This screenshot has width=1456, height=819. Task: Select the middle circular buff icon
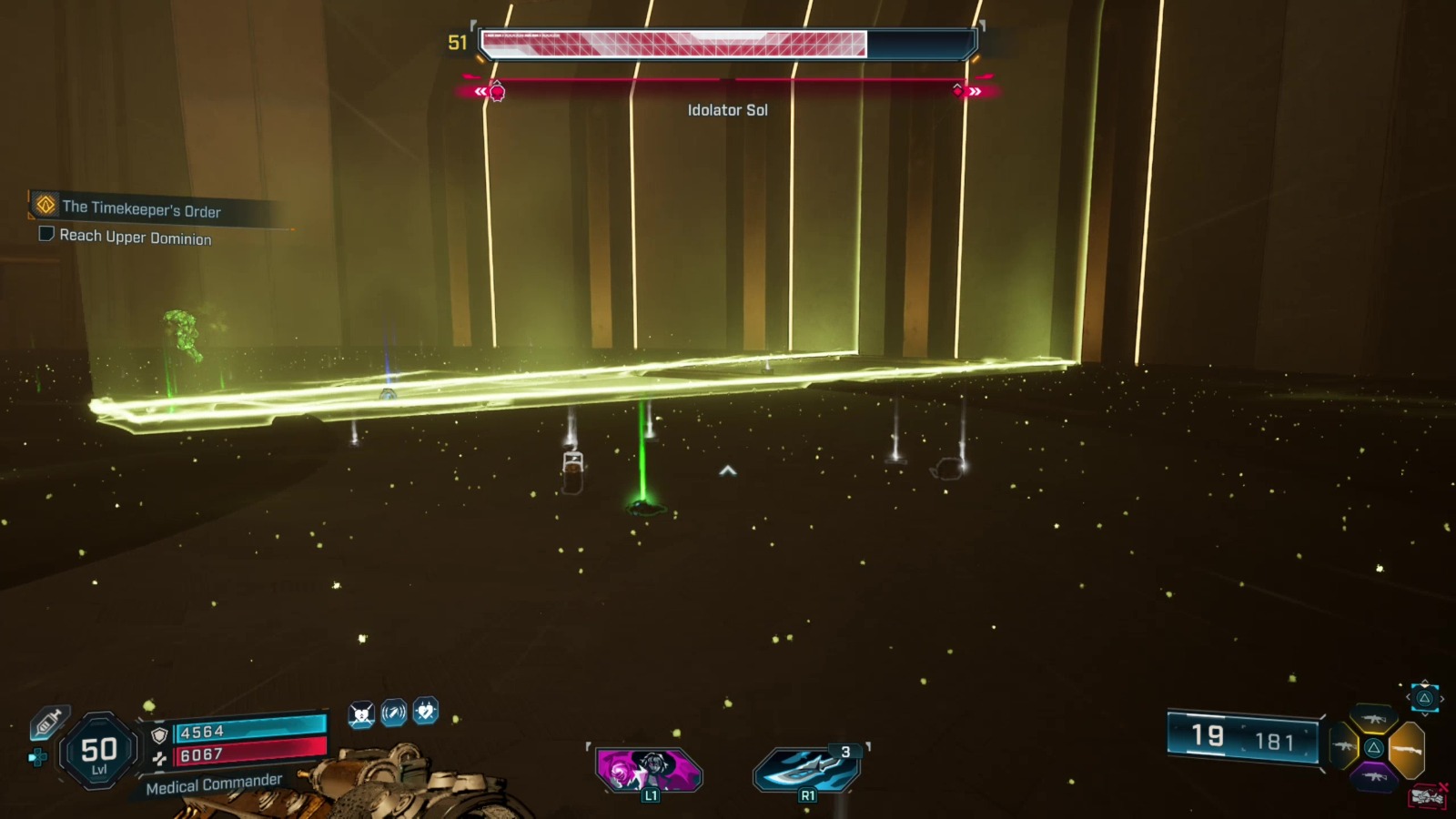click(x=393, y=713)
